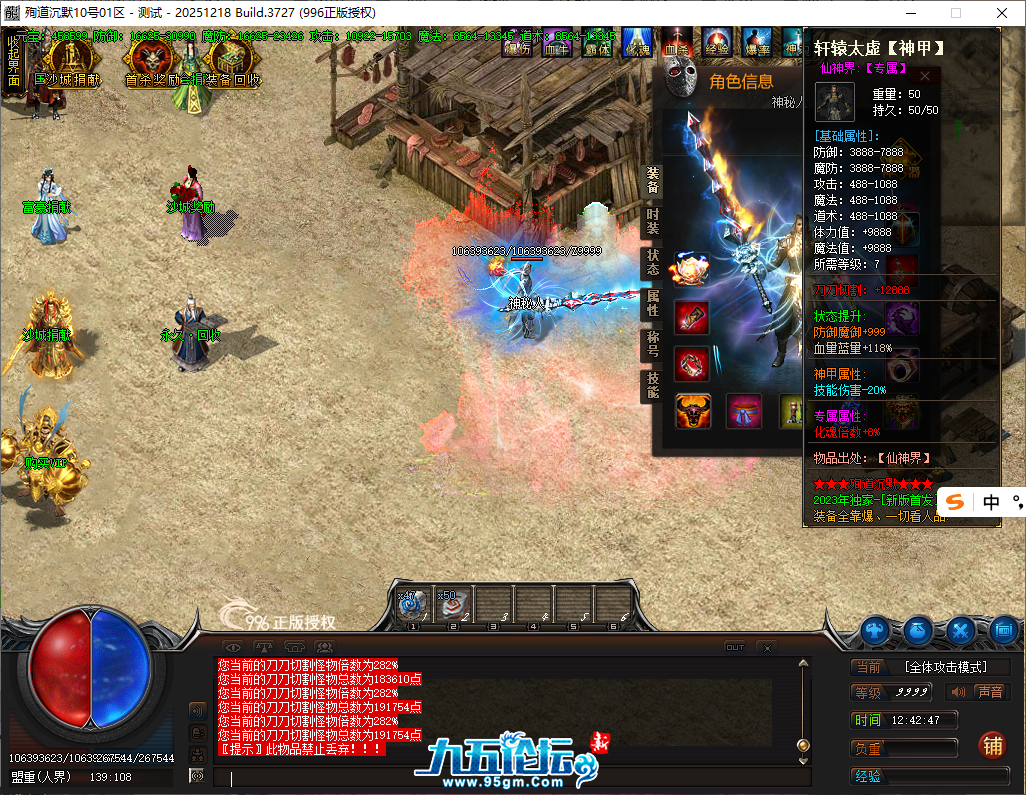
Task: Use the second hotbar slot item x50
Action: 453,604
